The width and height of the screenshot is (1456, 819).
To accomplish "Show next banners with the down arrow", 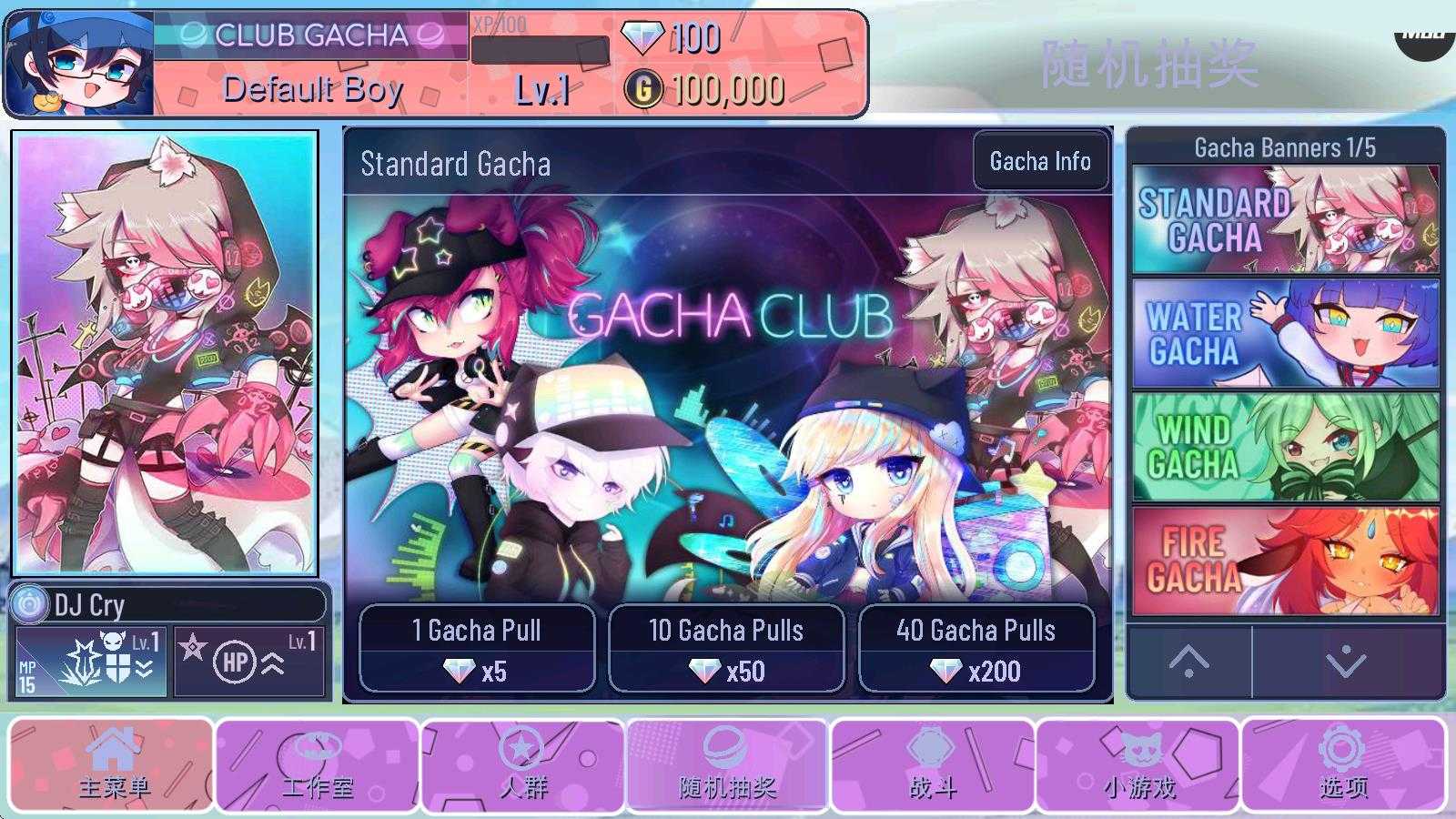I will click(1347, 662).
